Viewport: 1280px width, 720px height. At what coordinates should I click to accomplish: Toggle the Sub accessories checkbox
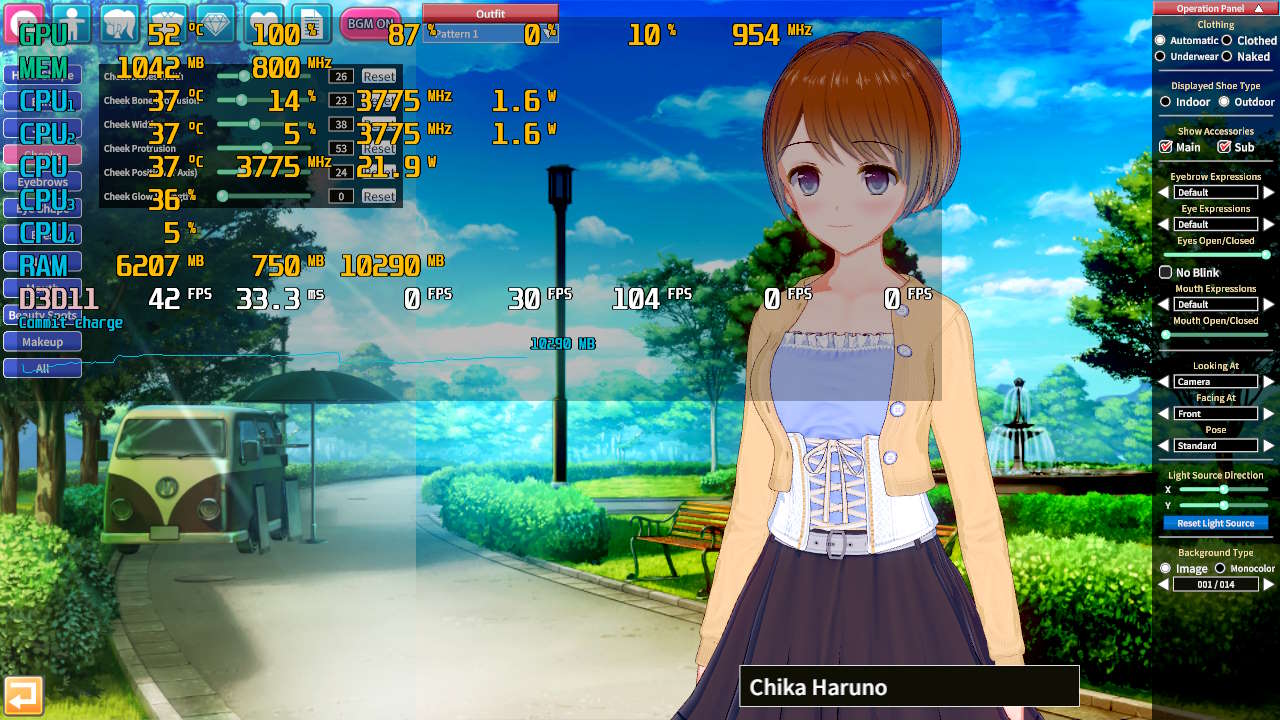[x=1224, y=147]
